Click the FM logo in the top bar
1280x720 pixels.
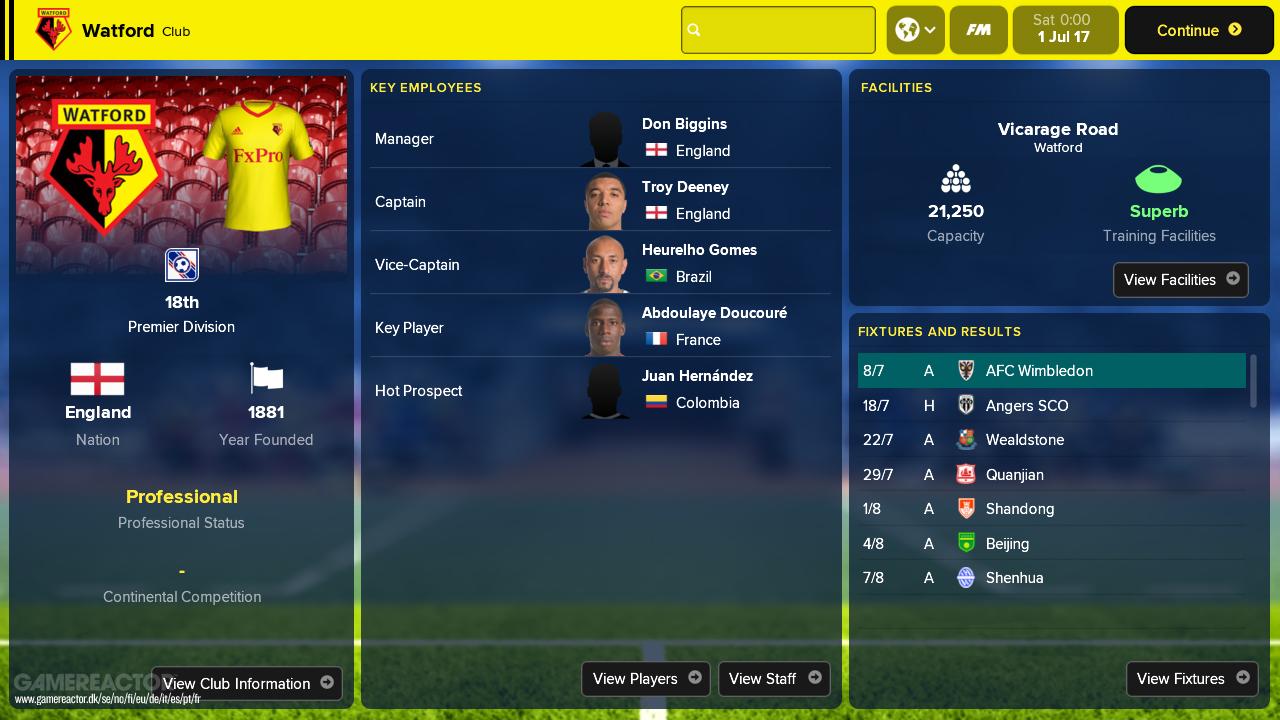[x=978, y=30]
